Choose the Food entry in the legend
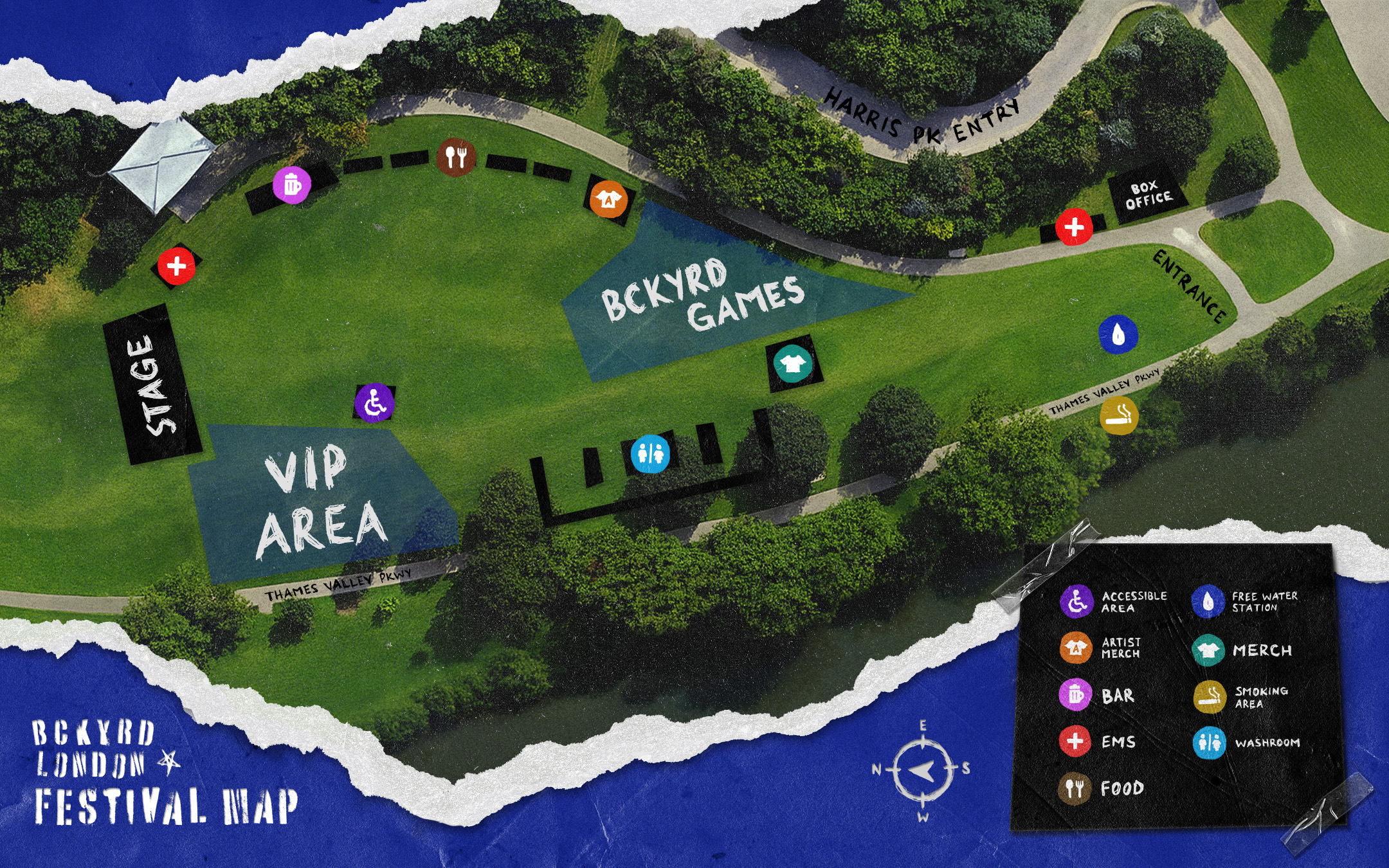 [x=1101, y=788]
